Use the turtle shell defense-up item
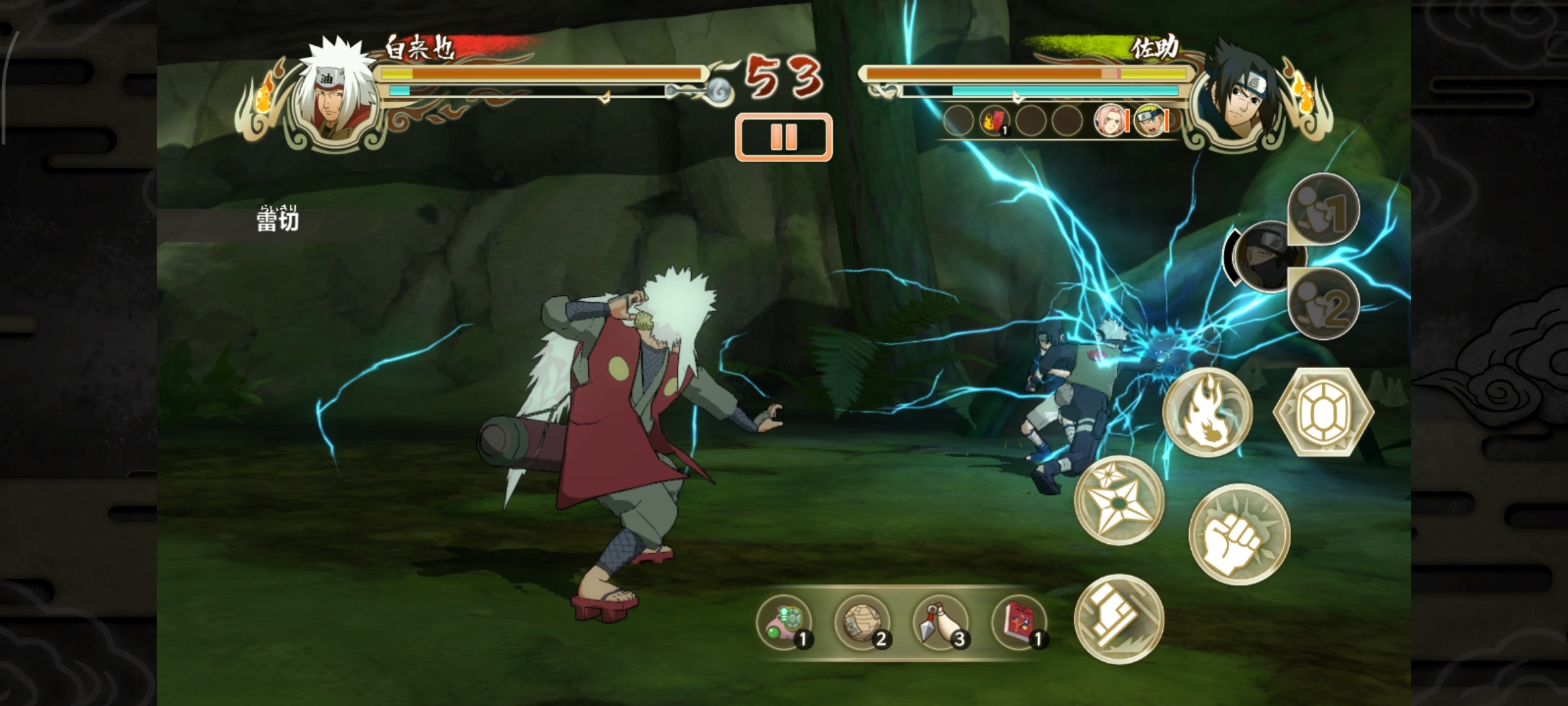The height and width of the screenshot is (706, 1568). 785,622
